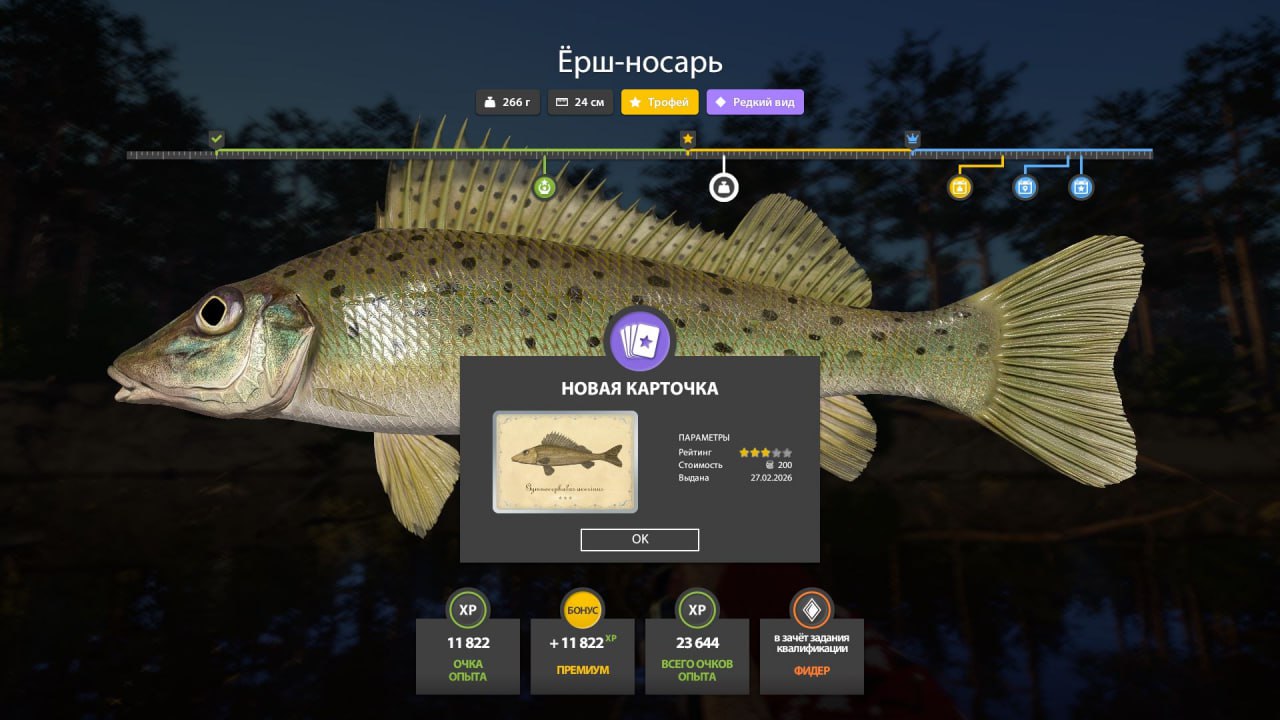Click the gold star trophy threshold marker
This screenshot has width=1280, height=720.
tap(688, 138)
